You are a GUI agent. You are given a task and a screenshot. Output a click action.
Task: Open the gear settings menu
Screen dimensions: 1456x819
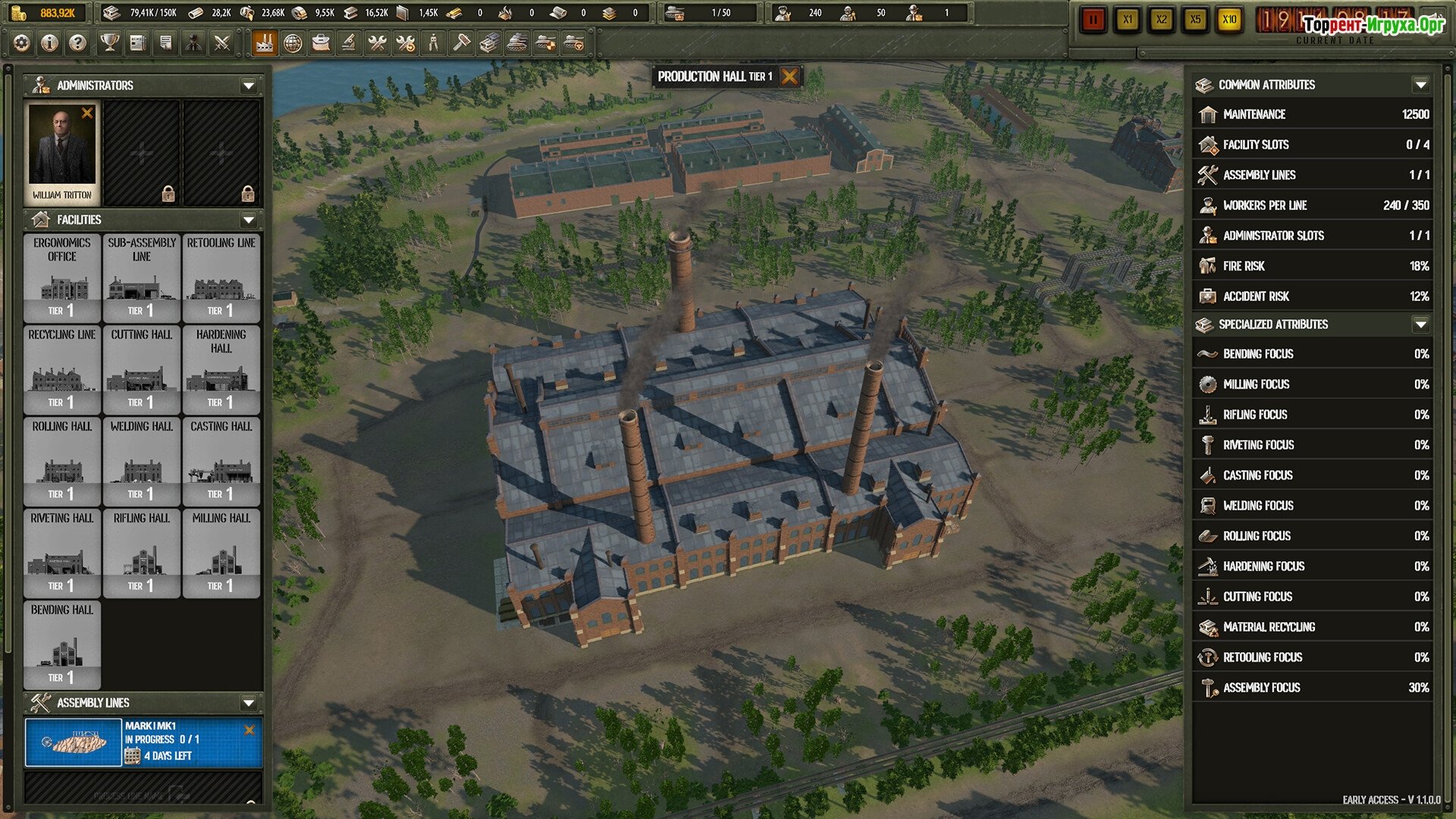[22, 43]
